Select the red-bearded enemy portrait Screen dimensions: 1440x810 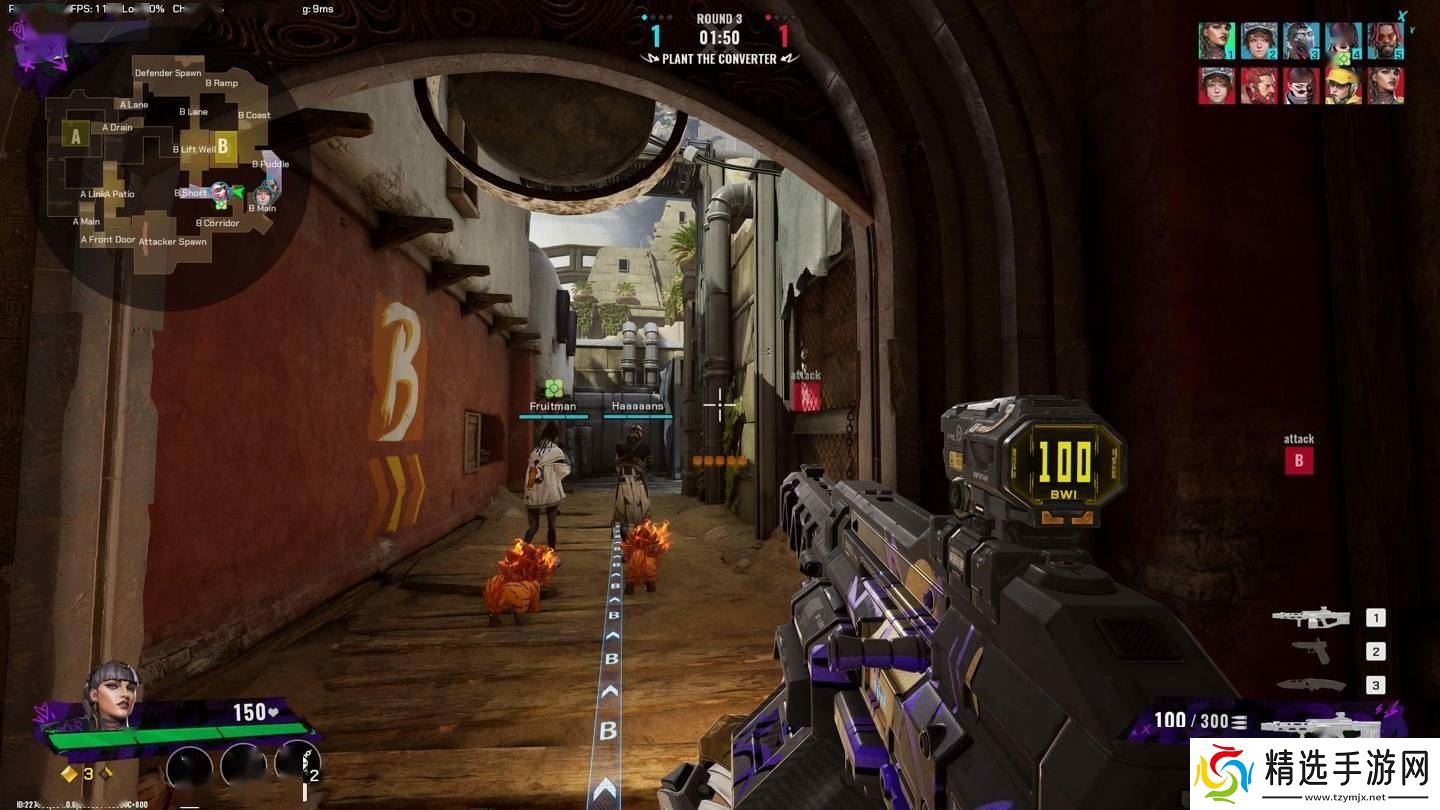pyautogui.click(x=1259, y=86)
